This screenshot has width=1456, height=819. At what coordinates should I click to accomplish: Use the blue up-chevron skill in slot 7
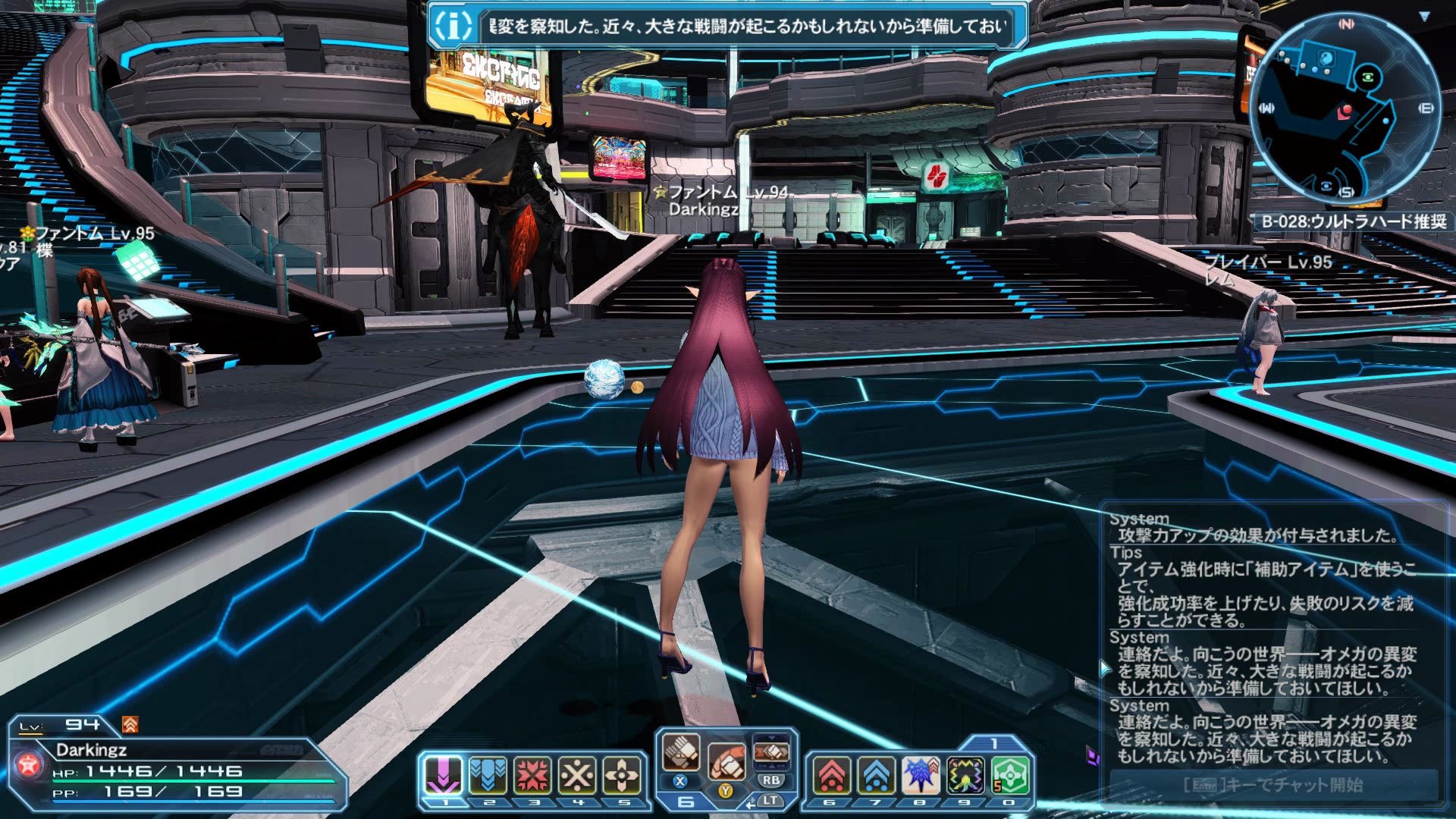pos(876,775)
